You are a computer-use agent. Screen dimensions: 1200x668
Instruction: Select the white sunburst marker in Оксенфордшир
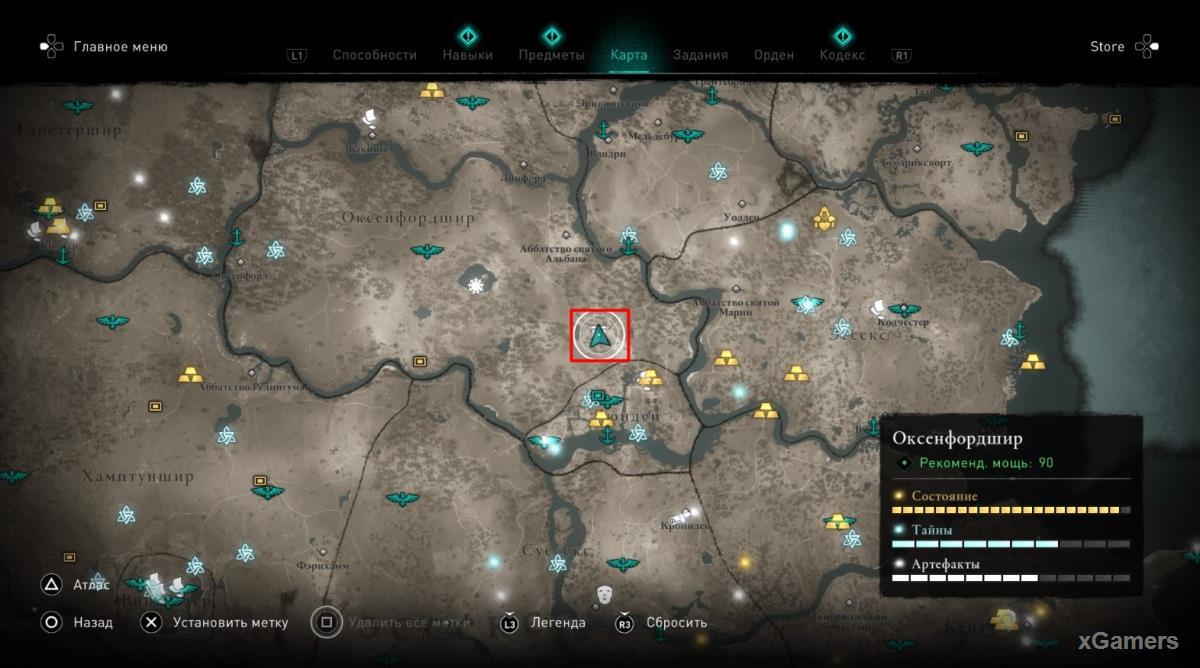click(476, 286)
